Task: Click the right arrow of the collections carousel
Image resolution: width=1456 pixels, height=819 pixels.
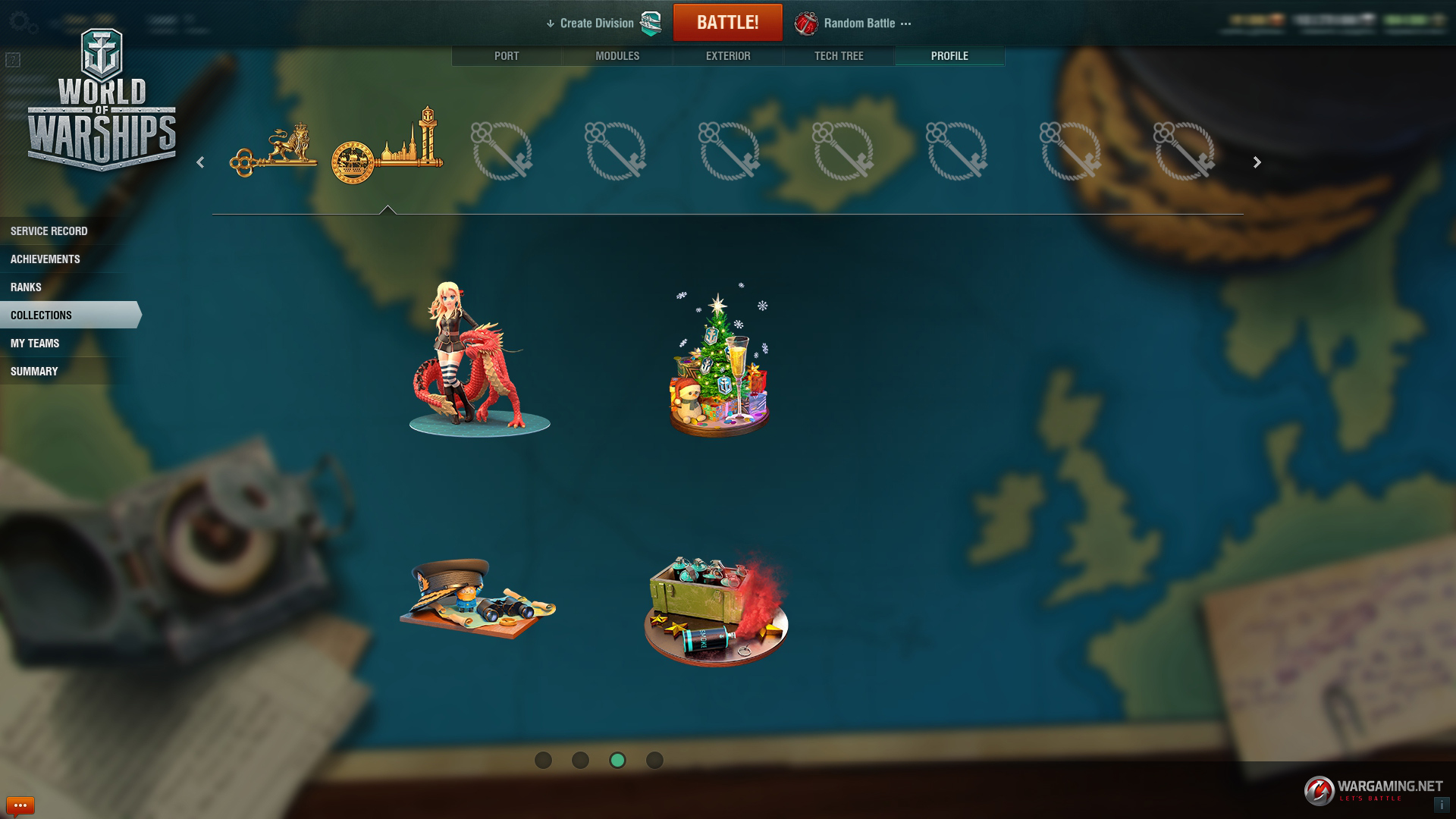Action: coord(1257,162)
